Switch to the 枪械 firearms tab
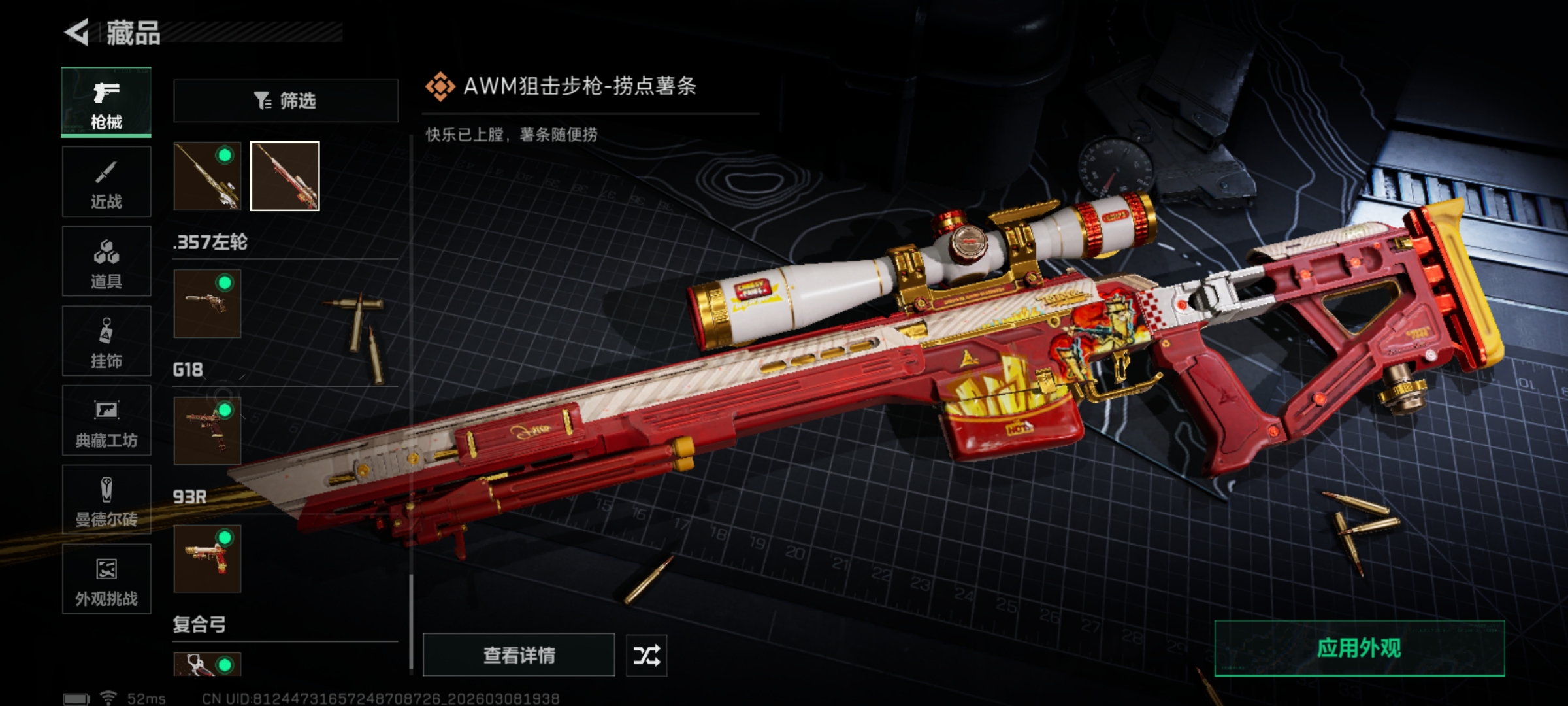 [x=106, y=103]
